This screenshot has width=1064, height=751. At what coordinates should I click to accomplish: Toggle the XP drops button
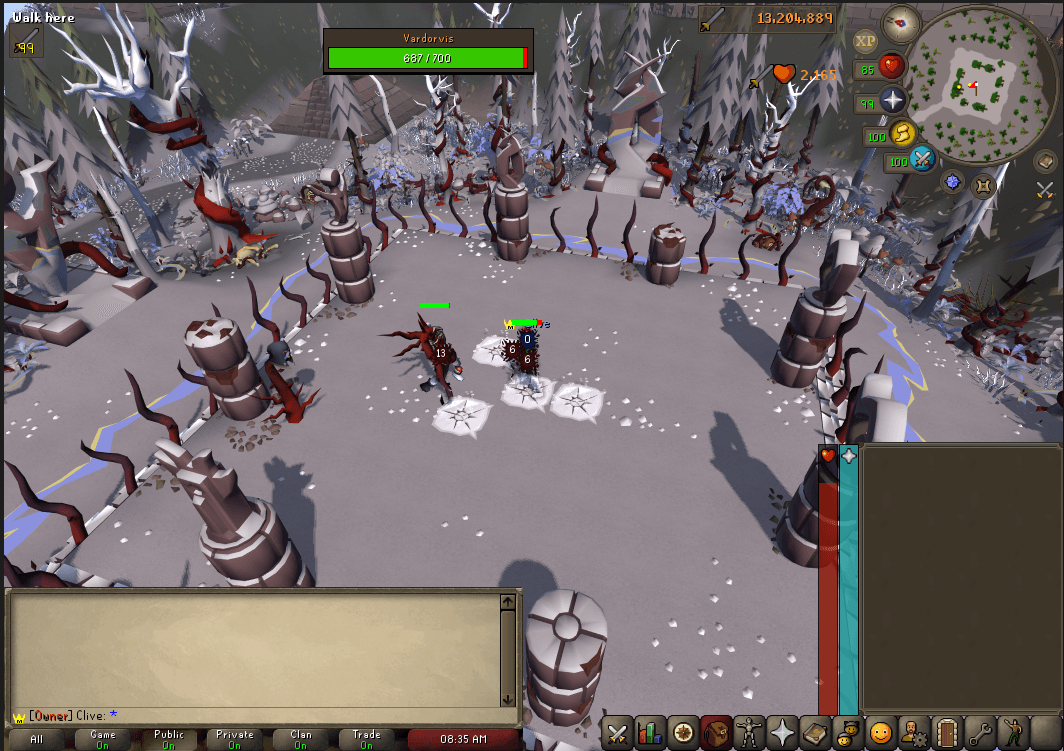click(866, 42)
